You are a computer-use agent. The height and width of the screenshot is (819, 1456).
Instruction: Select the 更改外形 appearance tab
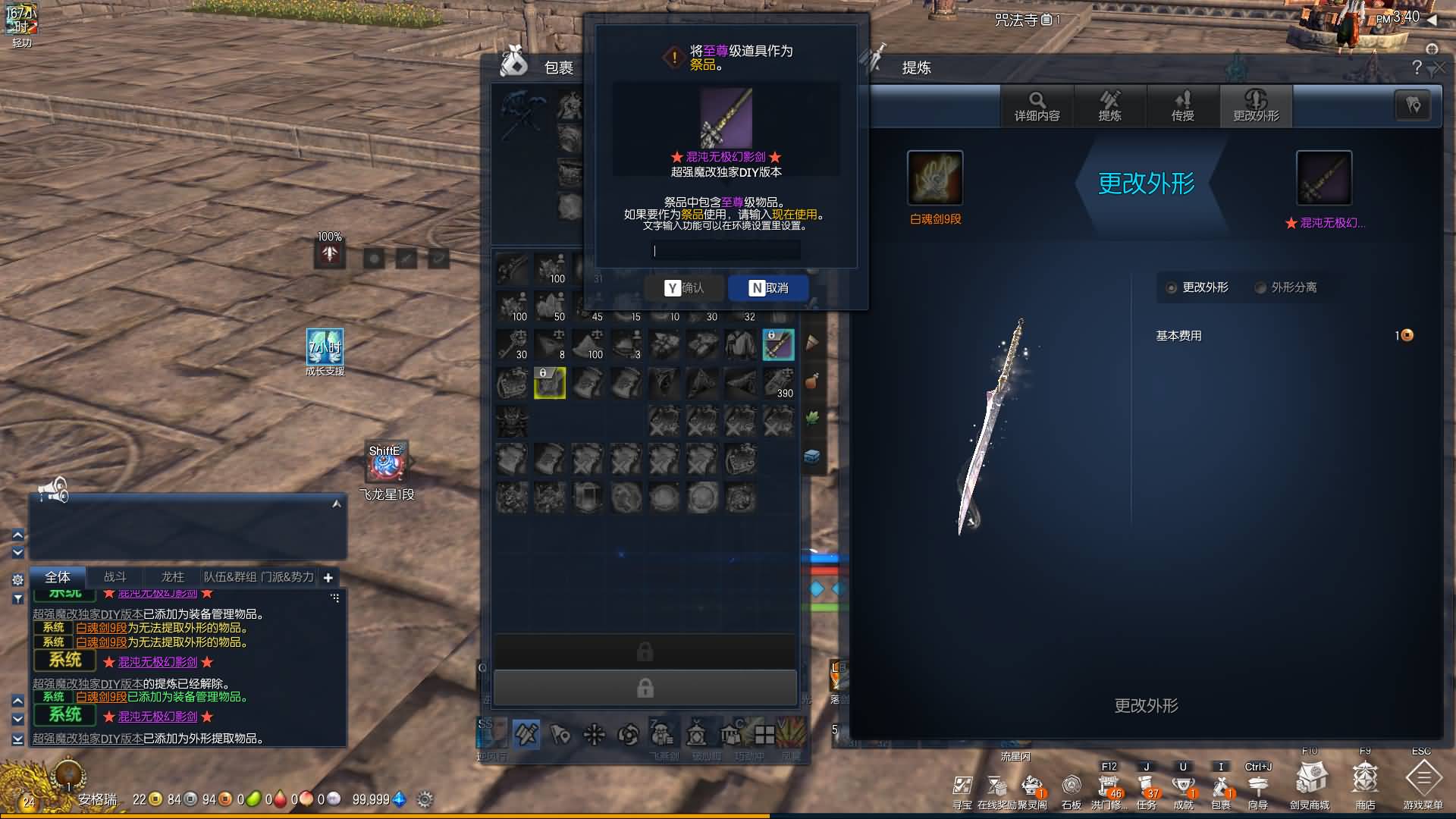[1256, 106]
